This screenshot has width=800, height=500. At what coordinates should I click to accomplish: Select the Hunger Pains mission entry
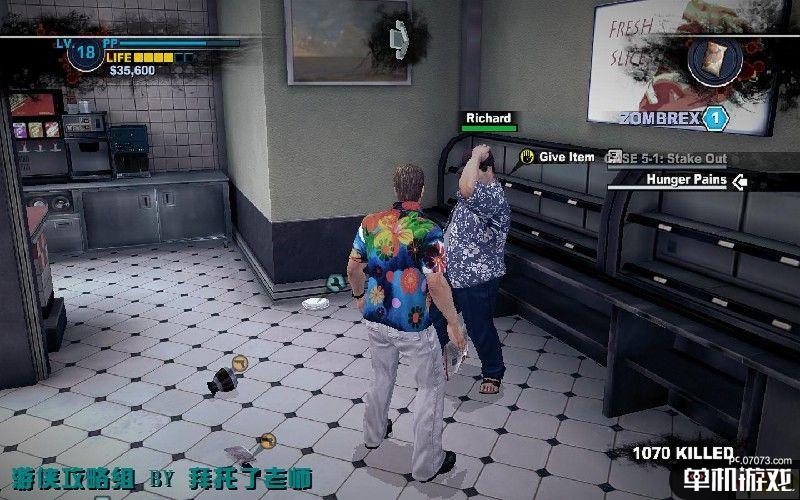(681, 181)
